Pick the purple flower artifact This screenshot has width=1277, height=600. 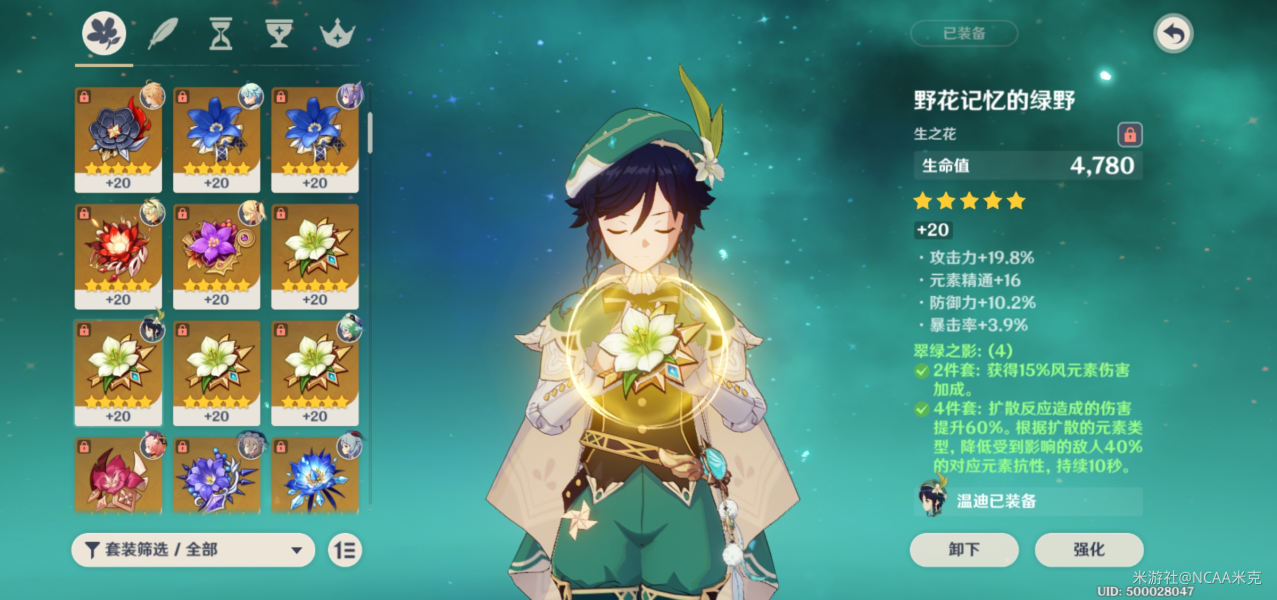click(x=216, y=256)
